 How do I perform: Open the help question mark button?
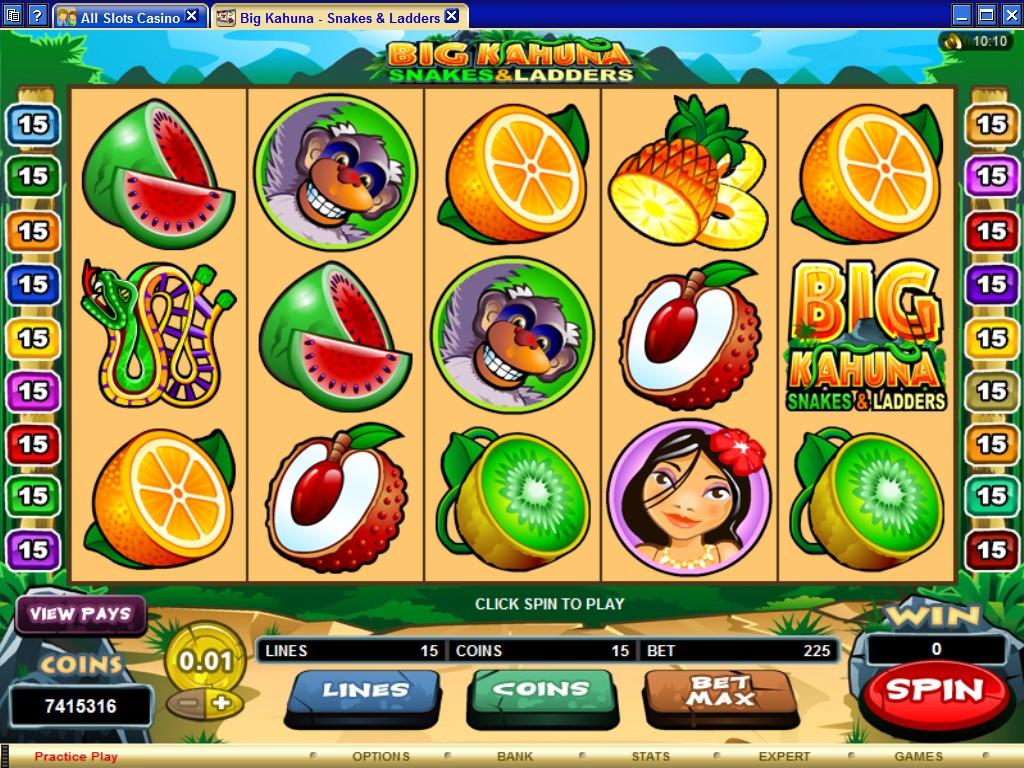pyautogui.click(x=37, y=16)
